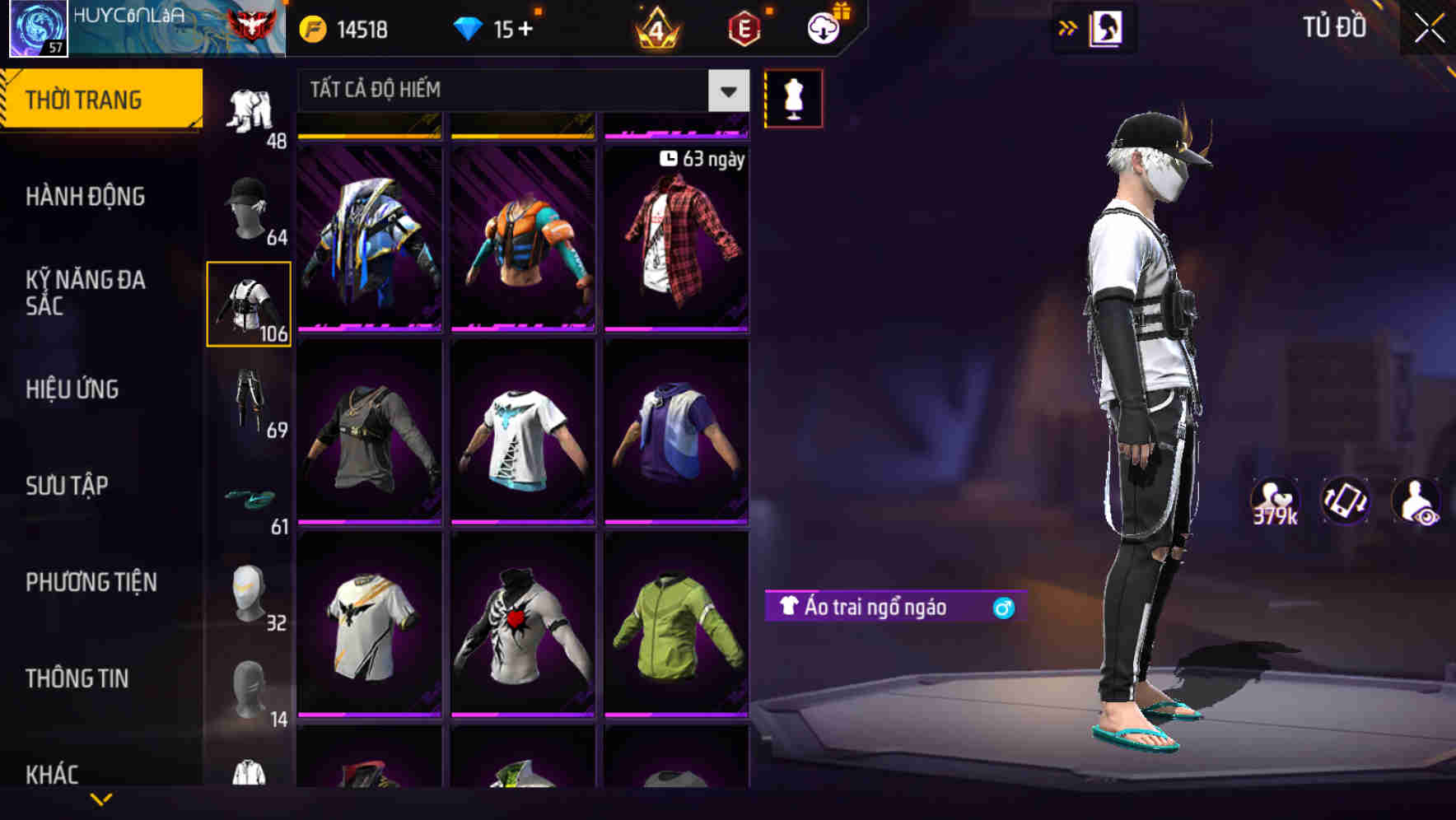Collapse the sidebar with the yellow chevron
The width and height of the screenshot is (1456, 820).
pos(101,800)
